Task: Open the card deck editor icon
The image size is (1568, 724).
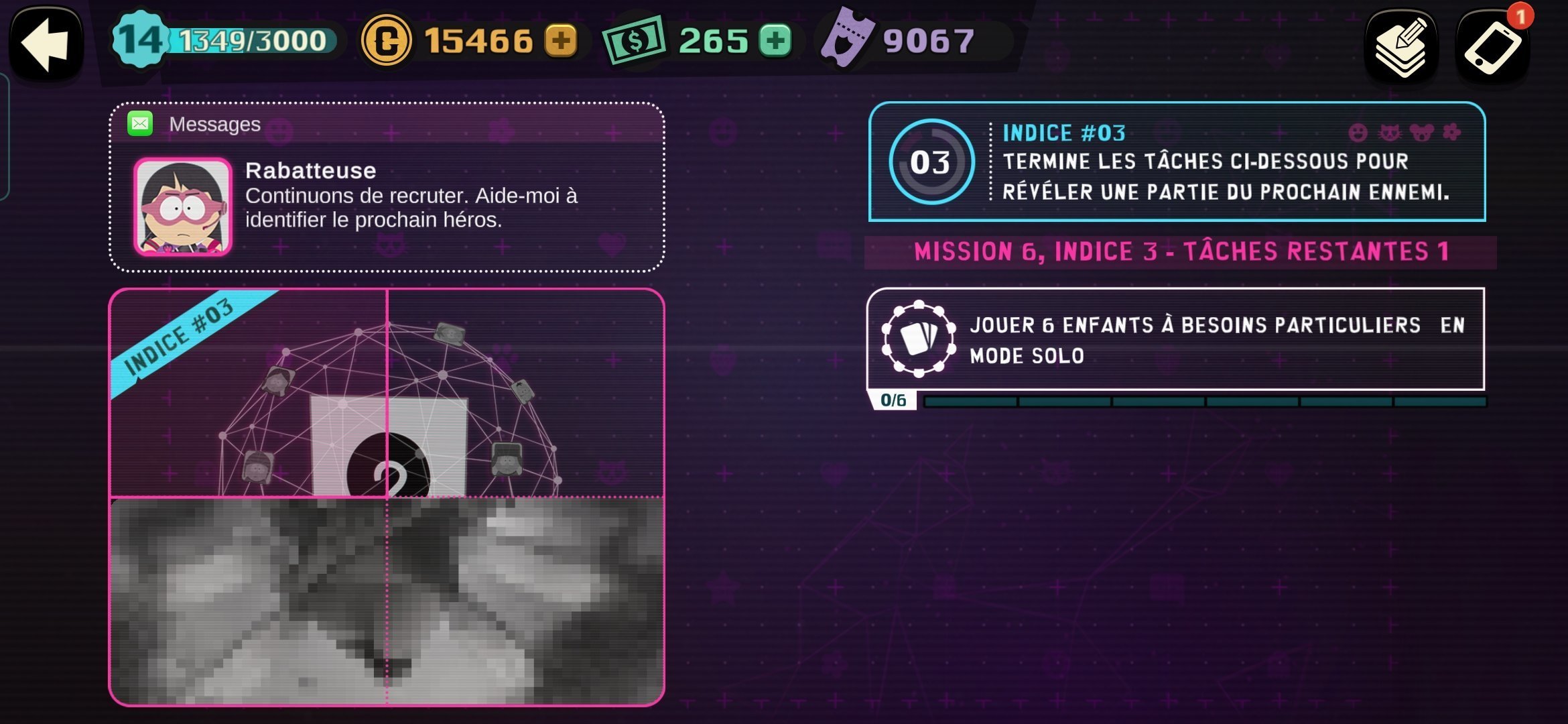Action: [1402, 46]
